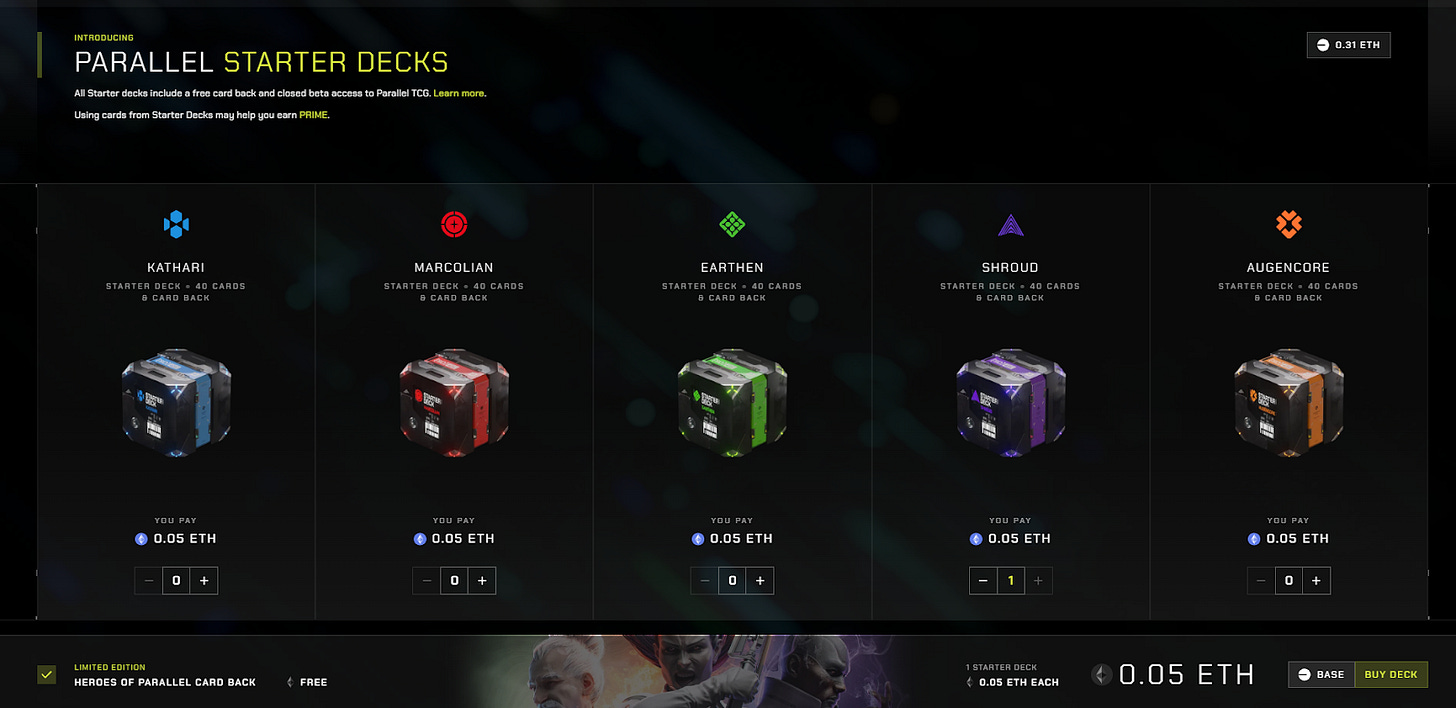Choose the orange Augencore deck box

pos(1288,402)
